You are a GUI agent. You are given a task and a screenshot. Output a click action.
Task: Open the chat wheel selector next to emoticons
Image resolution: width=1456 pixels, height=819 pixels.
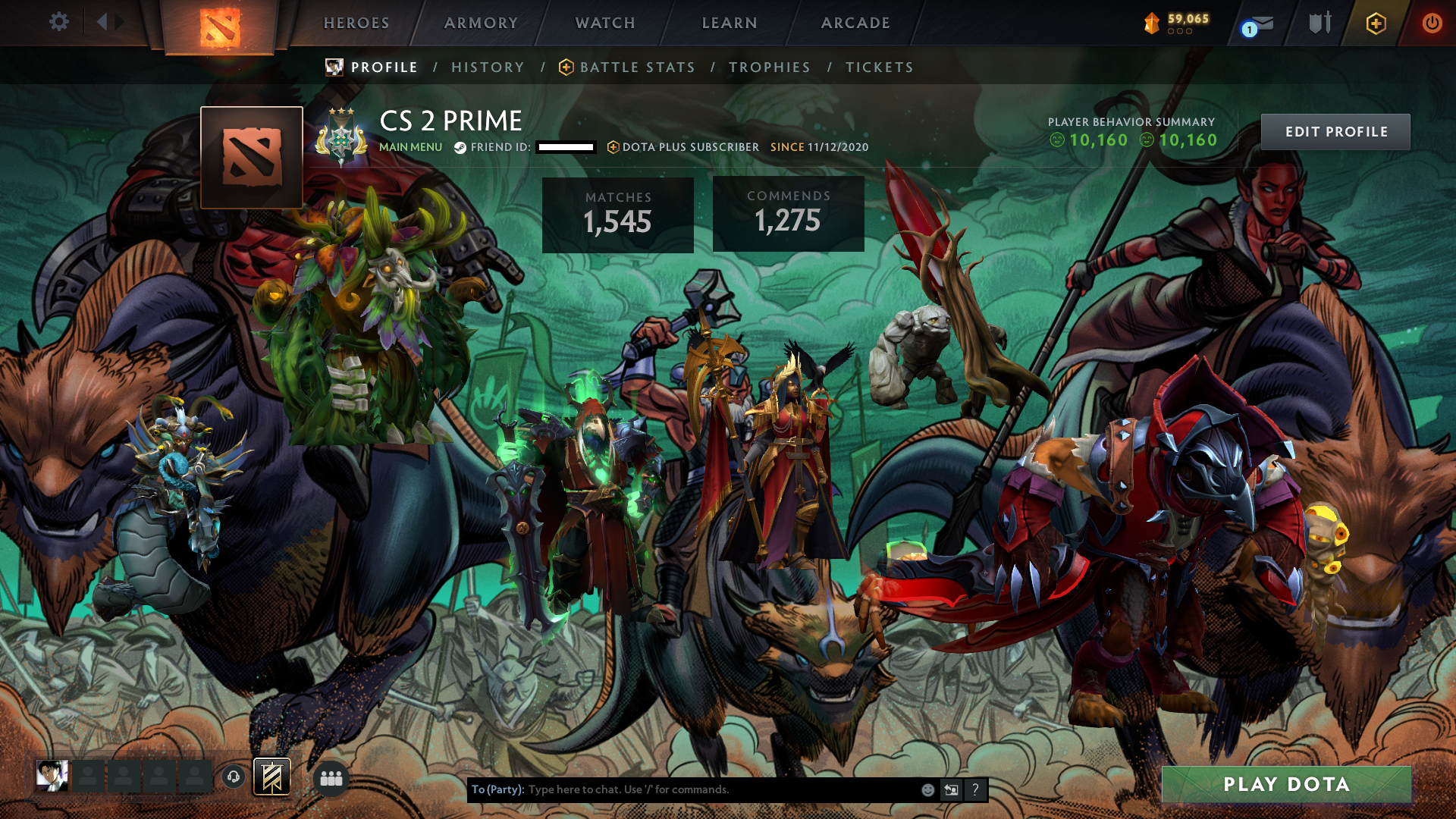[x=952, y=789]
